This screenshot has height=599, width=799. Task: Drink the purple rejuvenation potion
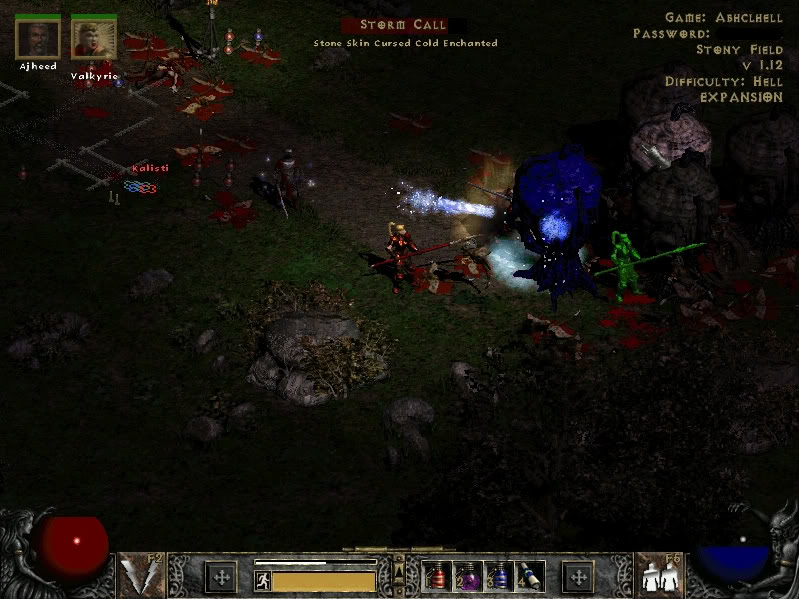click(x=468, y=577)
